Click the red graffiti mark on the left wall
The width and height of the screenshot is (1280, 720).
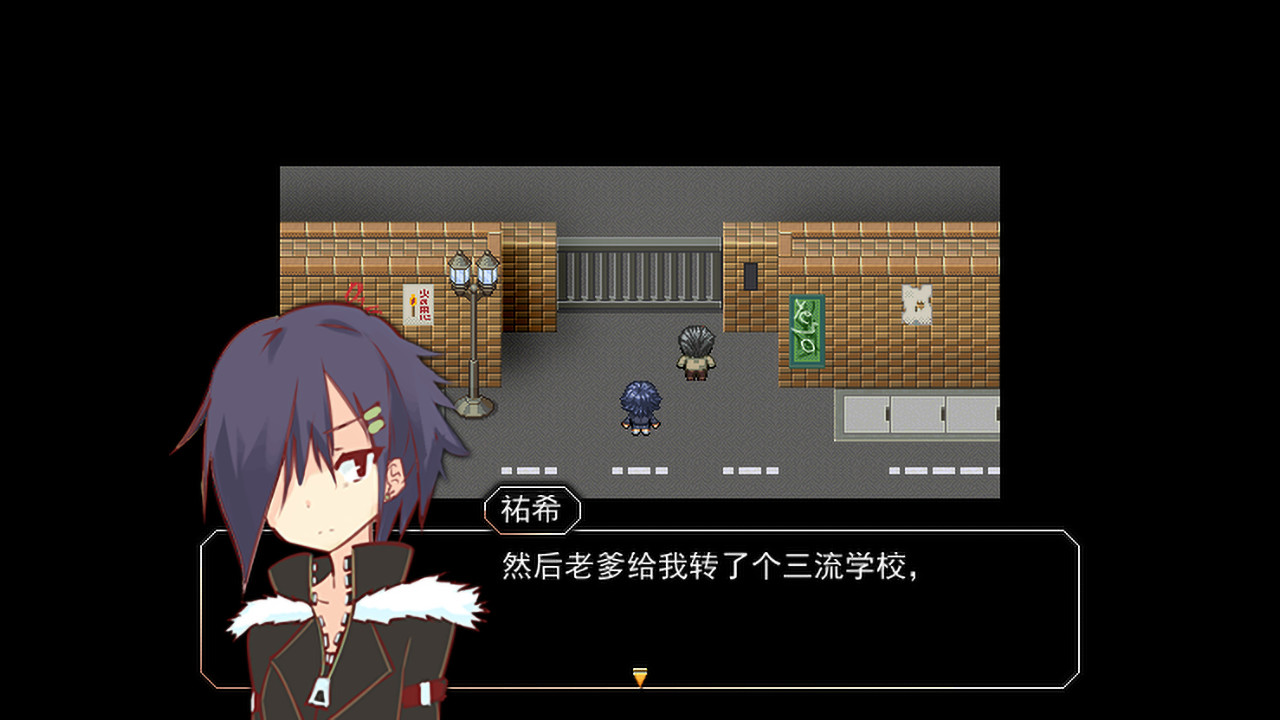coord(355,295)
